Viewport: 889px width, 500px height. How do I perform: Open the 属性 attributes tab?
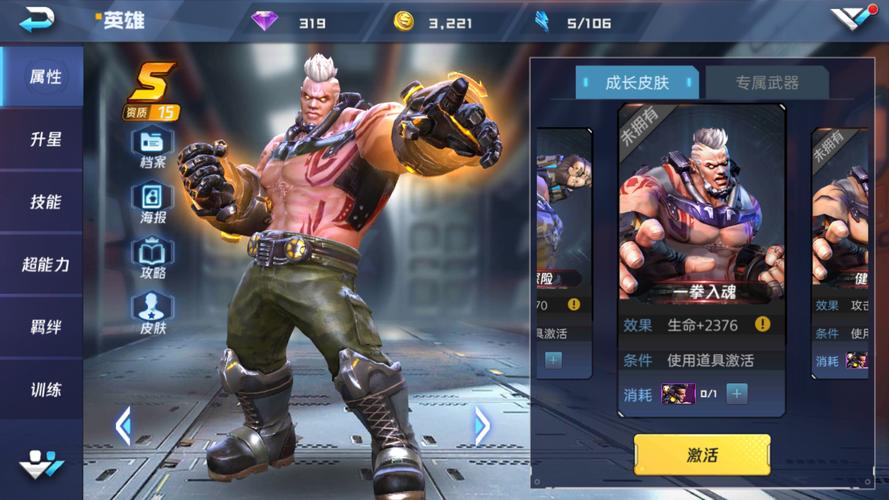click(x=45, y=77)
